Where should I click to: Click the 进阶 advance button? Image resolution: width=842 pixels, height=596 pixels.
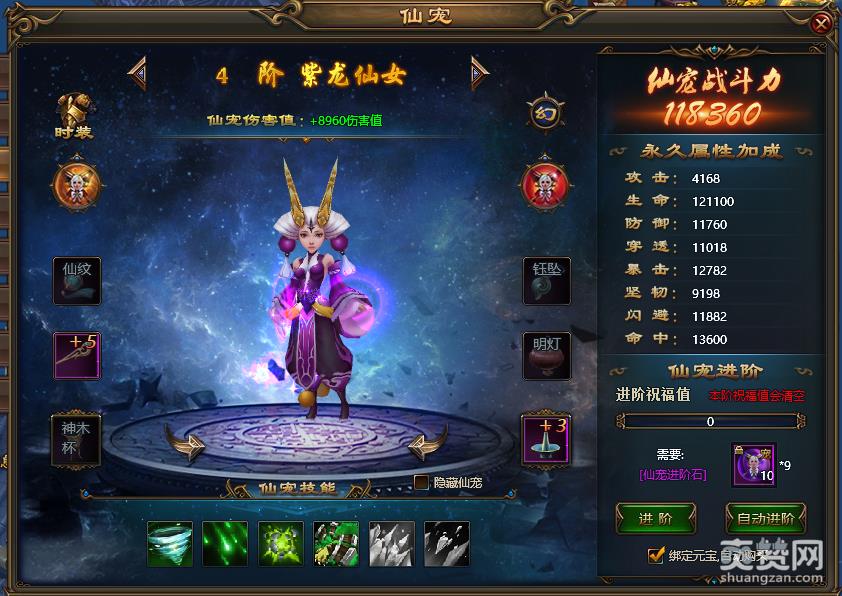655,518
